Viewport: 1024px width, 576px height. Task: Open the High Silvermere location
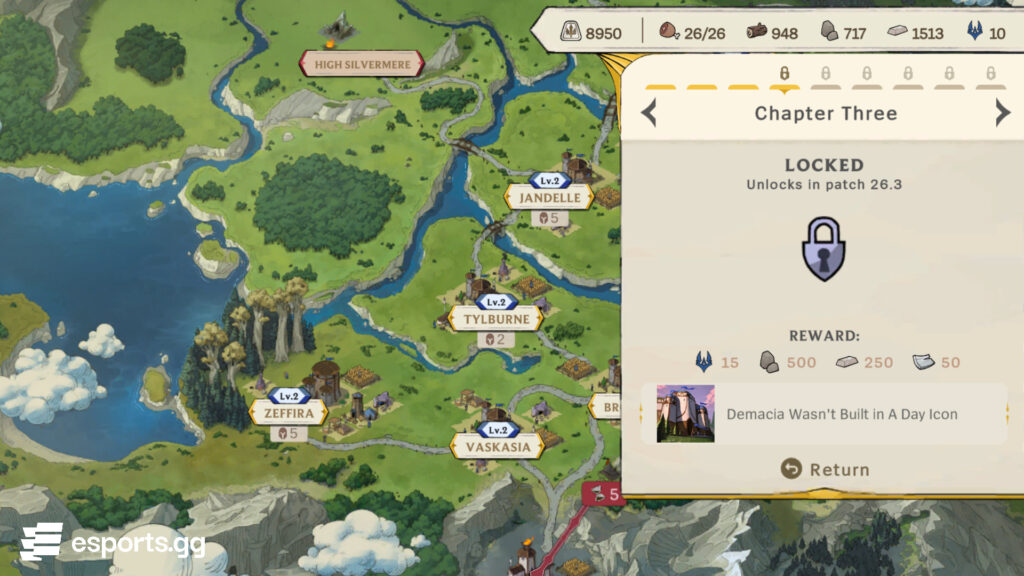pos(362,65)
